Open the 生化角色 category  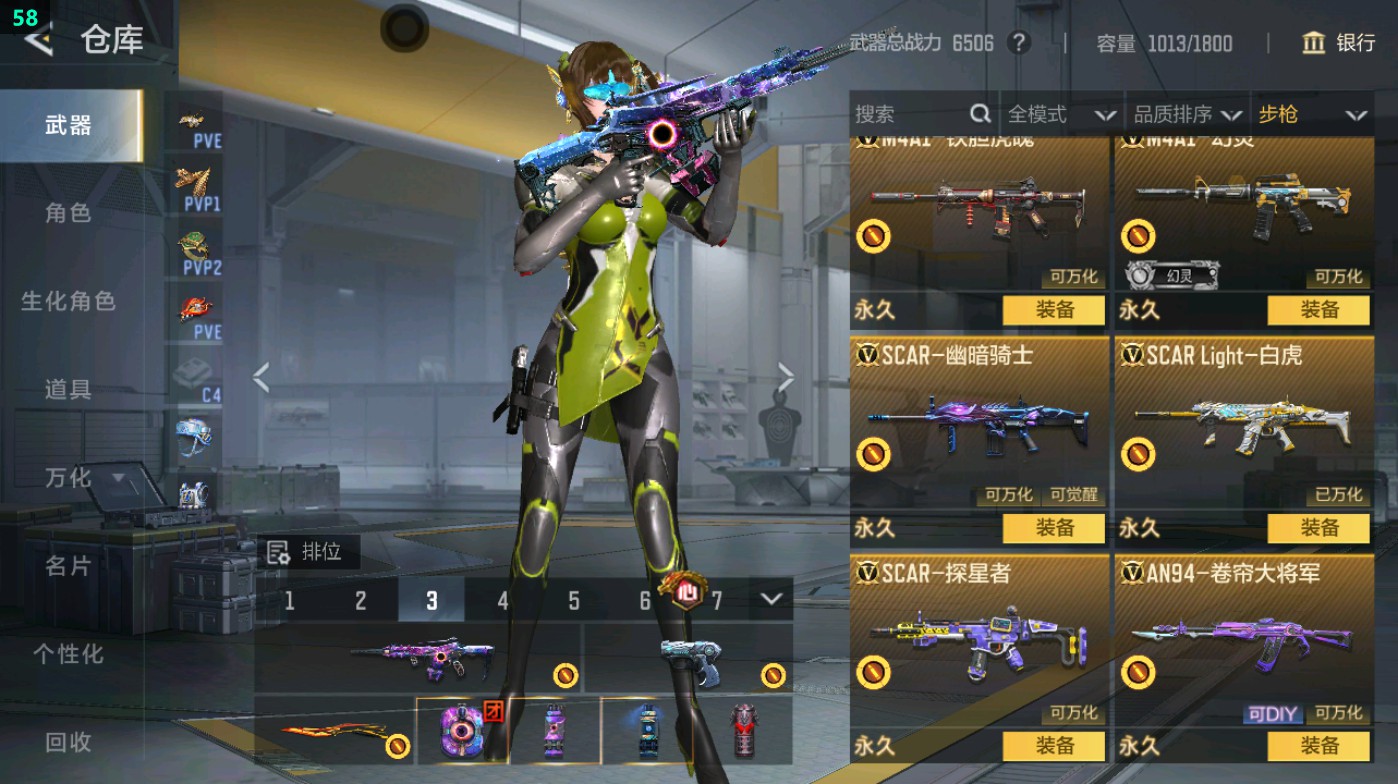[x=68, y=301]
